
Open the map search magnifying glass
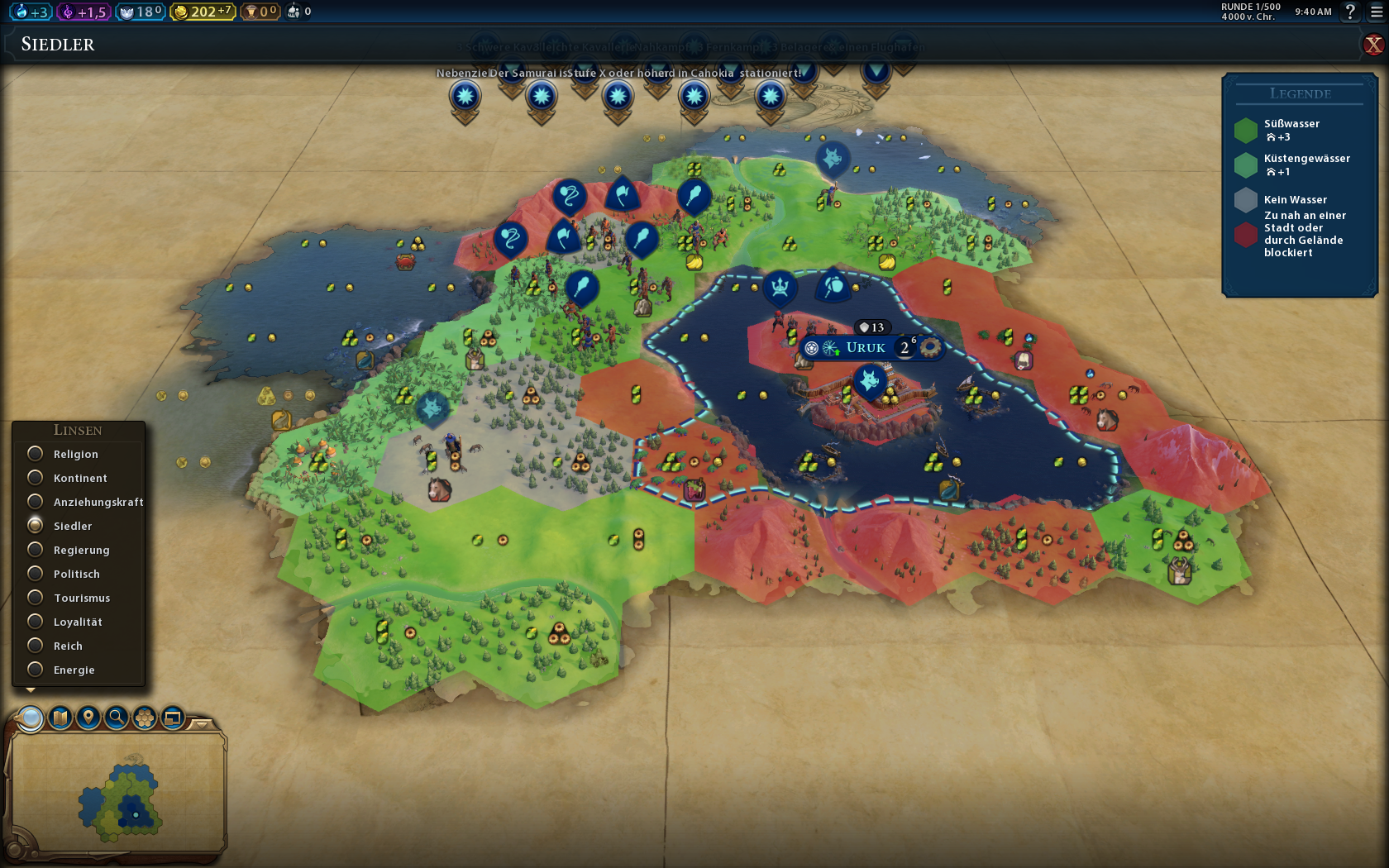[117, 718]
